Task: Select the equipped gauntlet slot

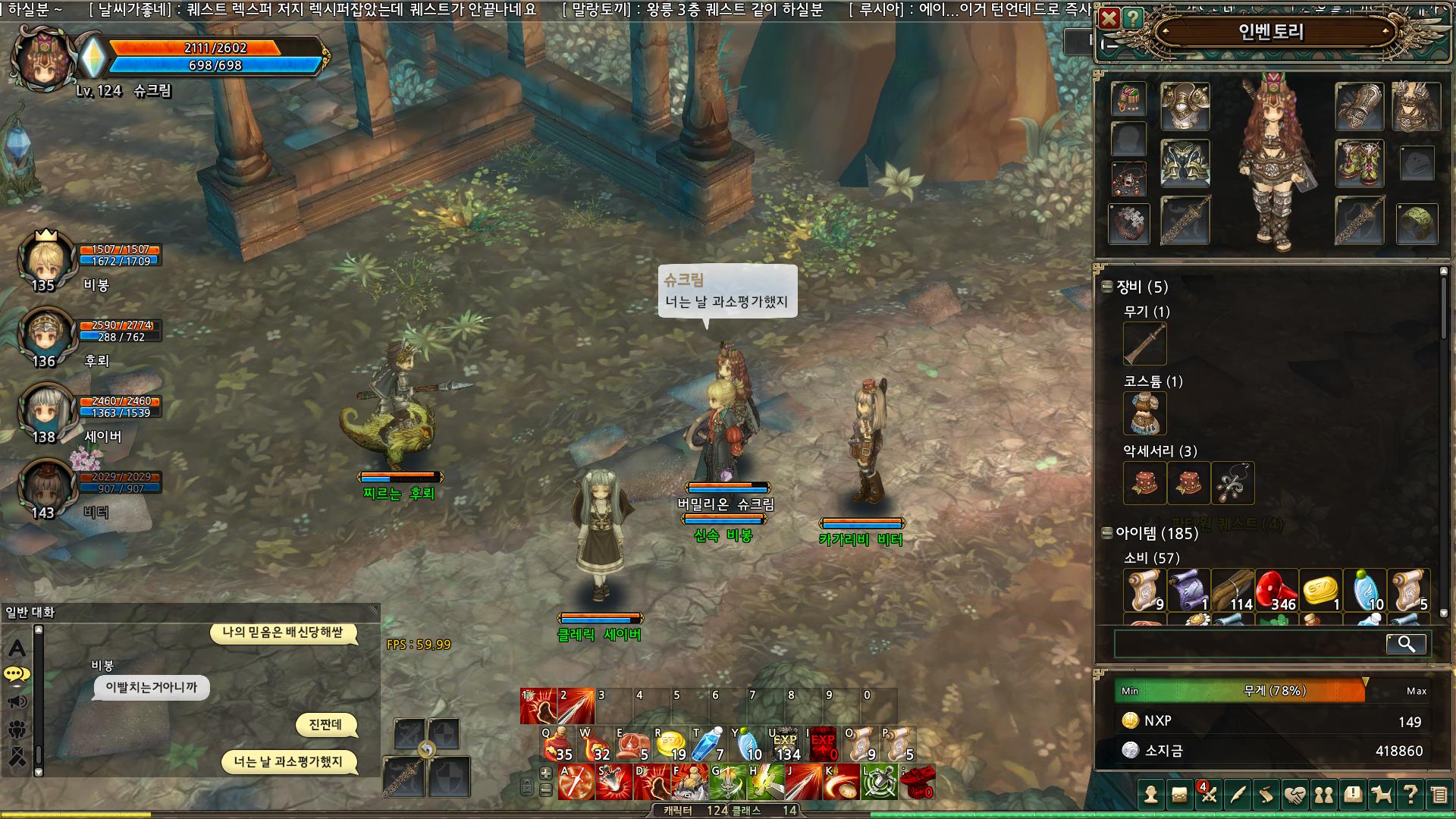Action: click(1360, 106)
